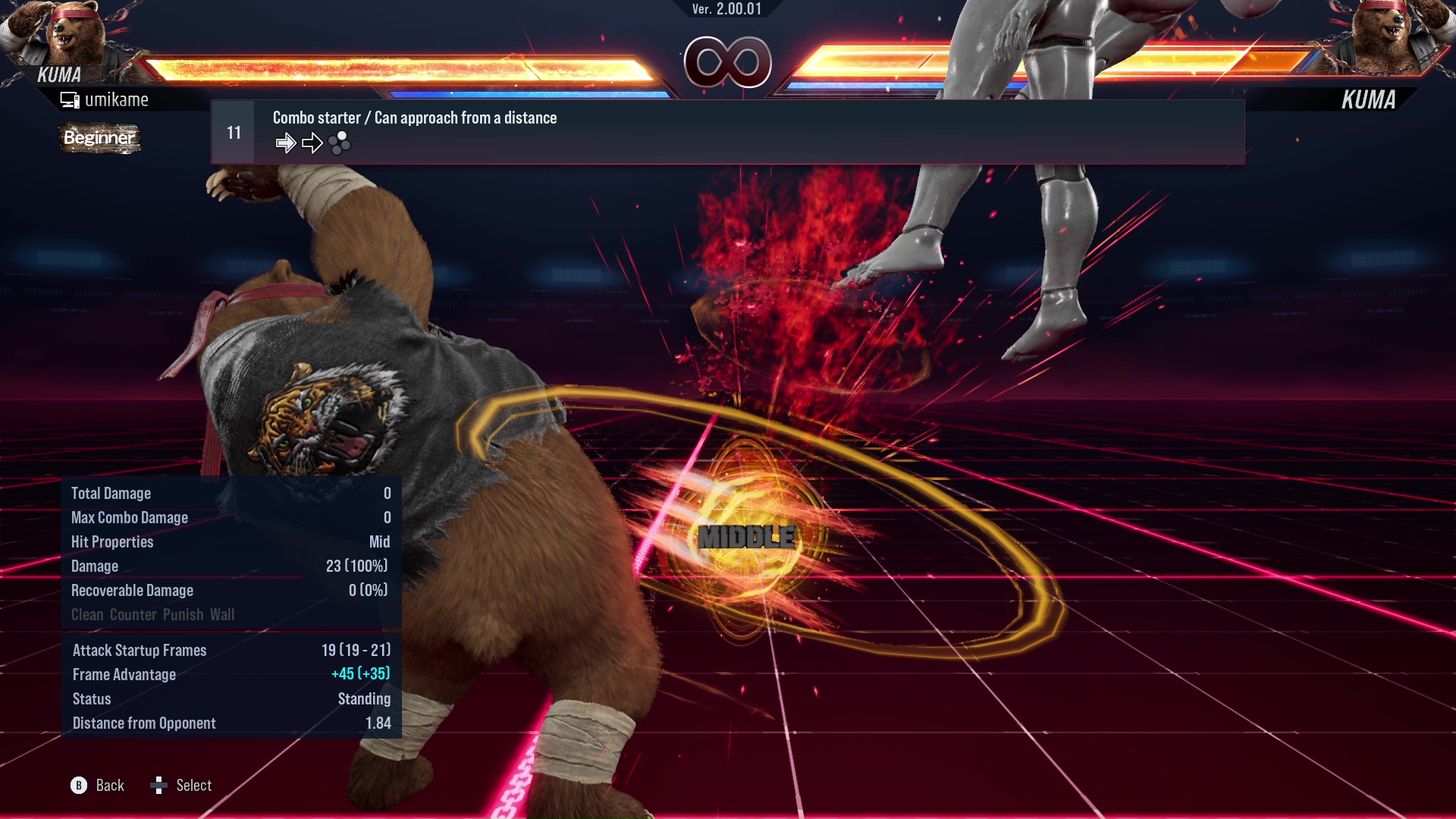1456x819 pixels.
Task: Click the MIDDLE hit-level indicator
Action: point(747,538)
